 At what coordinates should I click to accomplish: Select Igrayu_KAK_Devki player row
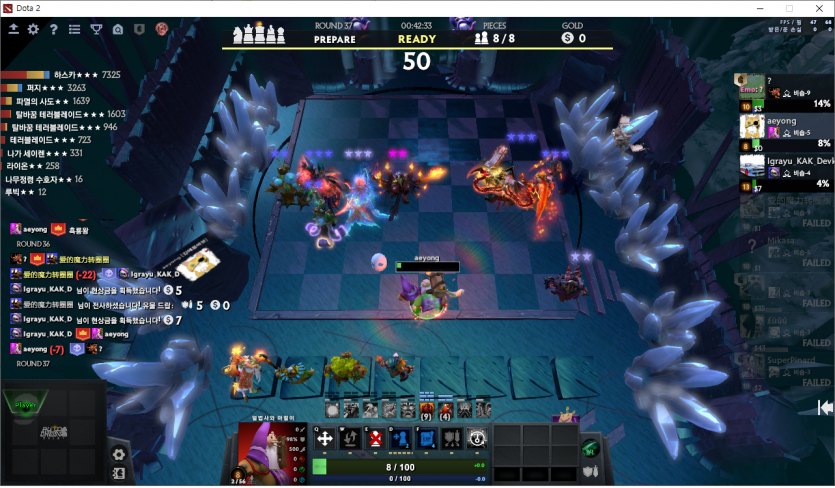tap(785, 166)
